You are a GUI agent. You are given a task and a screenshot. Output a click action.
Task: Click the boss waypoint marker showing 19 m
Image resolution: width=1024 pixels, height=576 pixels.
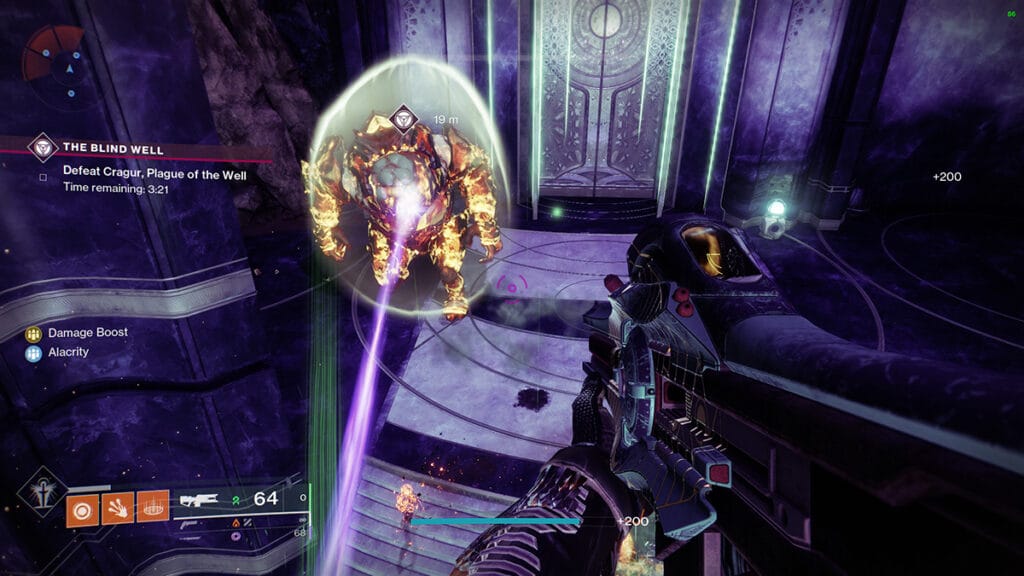pyautogui.click(x=403, y=119)
